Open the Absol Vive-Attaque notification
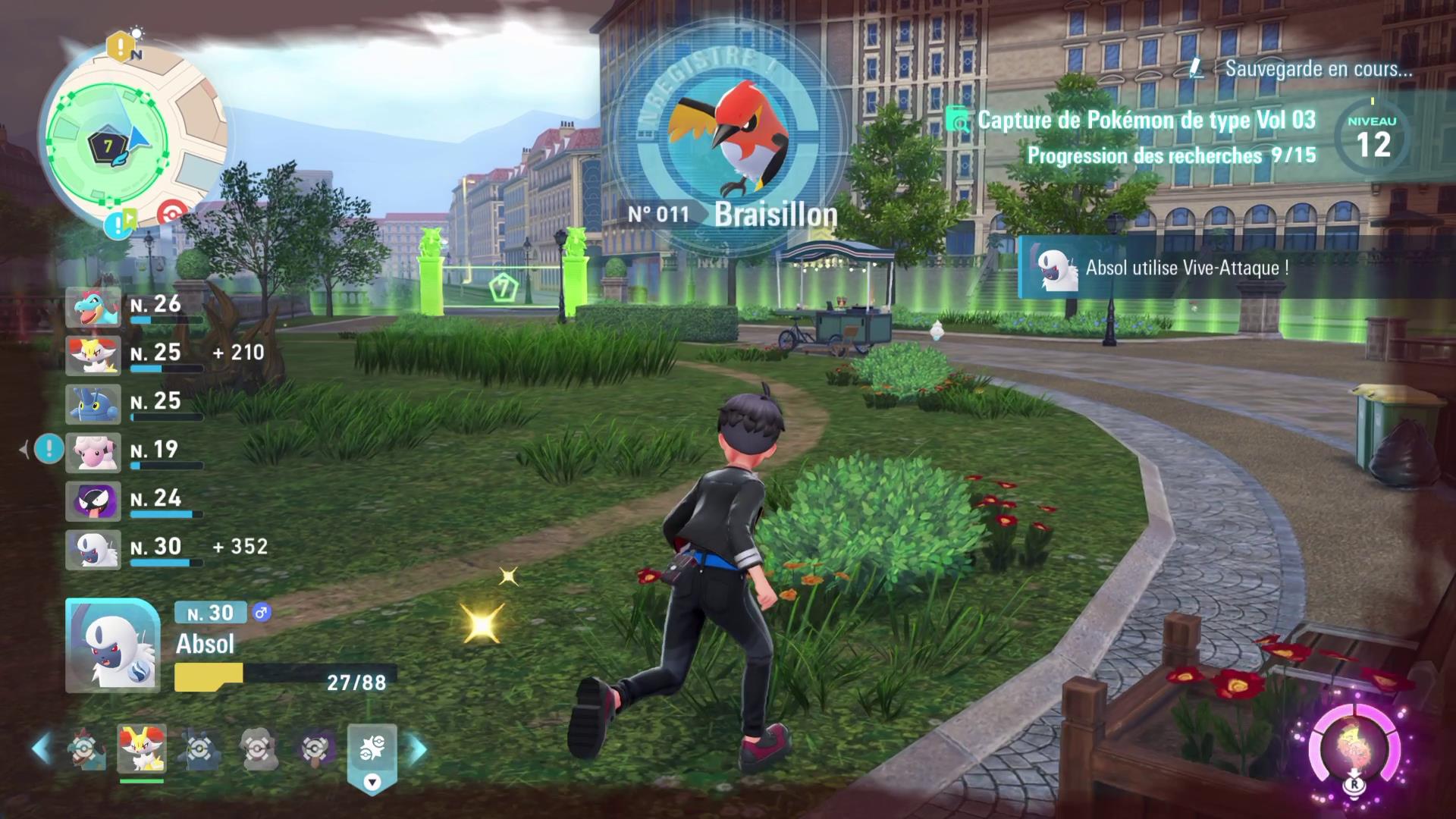Screen dimensions: 1456x819 pyautogui.click(x=1183, y=268)
